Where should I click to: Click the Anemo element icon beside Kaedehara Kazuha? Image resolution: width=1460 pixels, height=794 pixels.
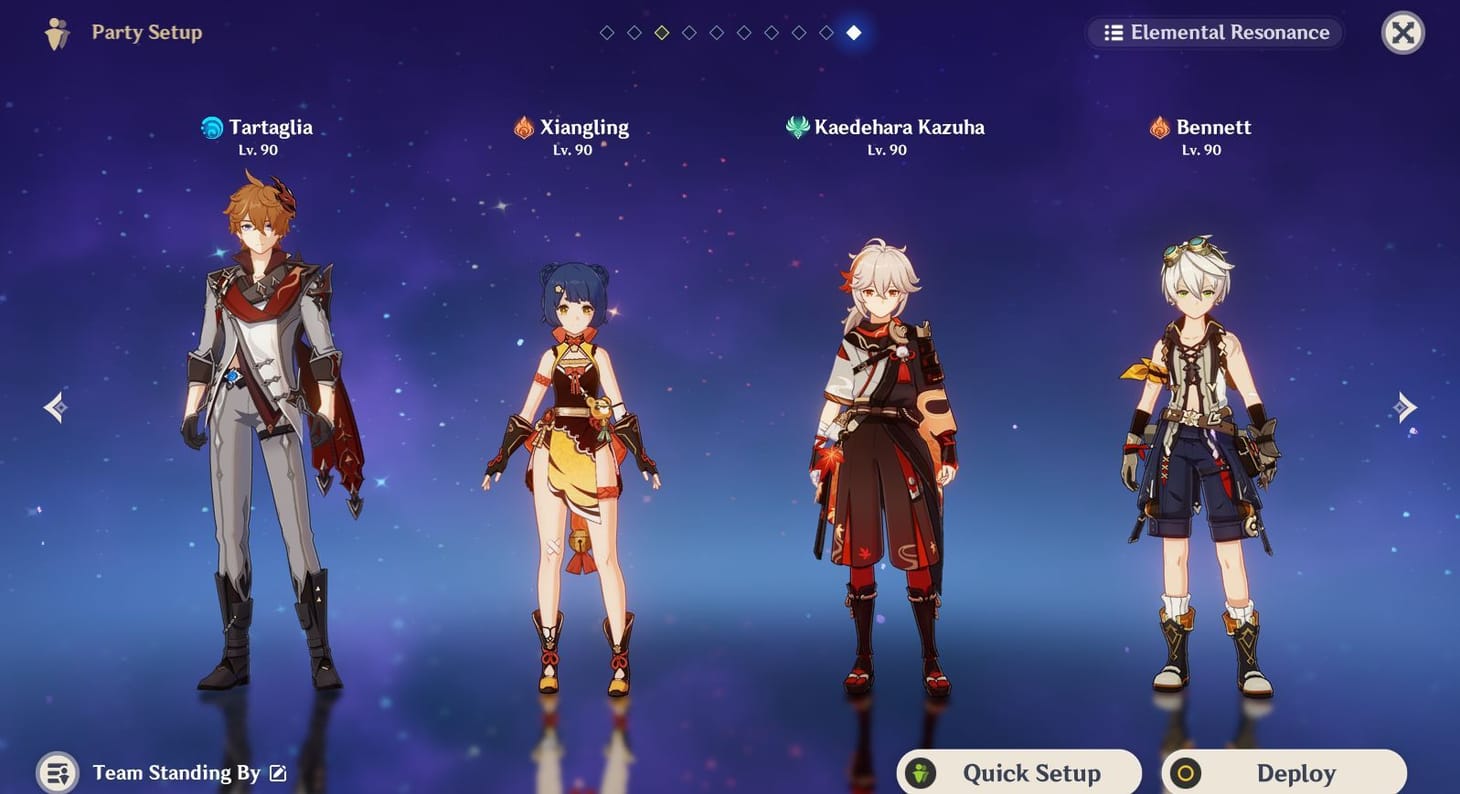tap(795, 127)
